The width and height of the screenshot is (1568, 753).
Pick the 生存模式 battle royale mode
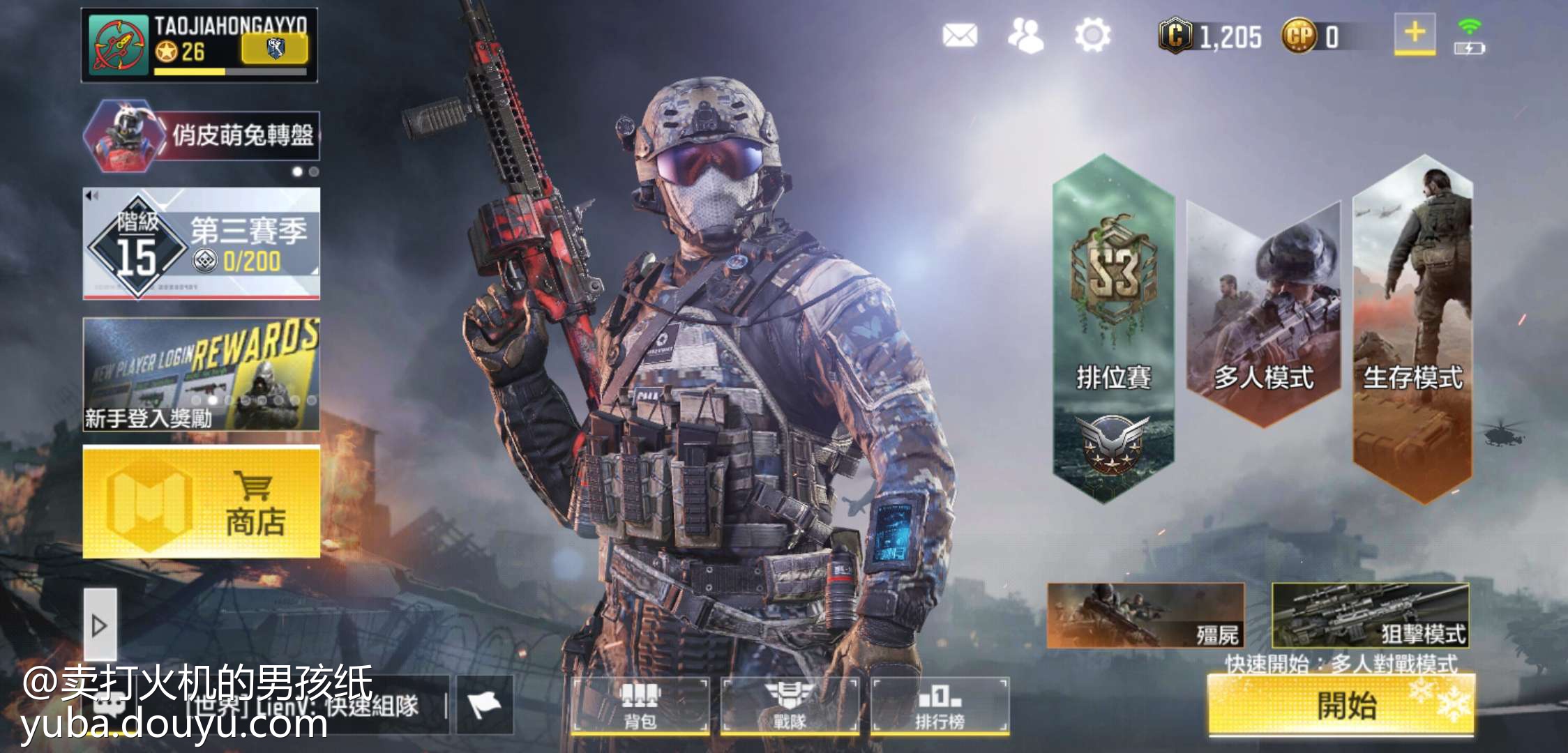[1412, 328]
